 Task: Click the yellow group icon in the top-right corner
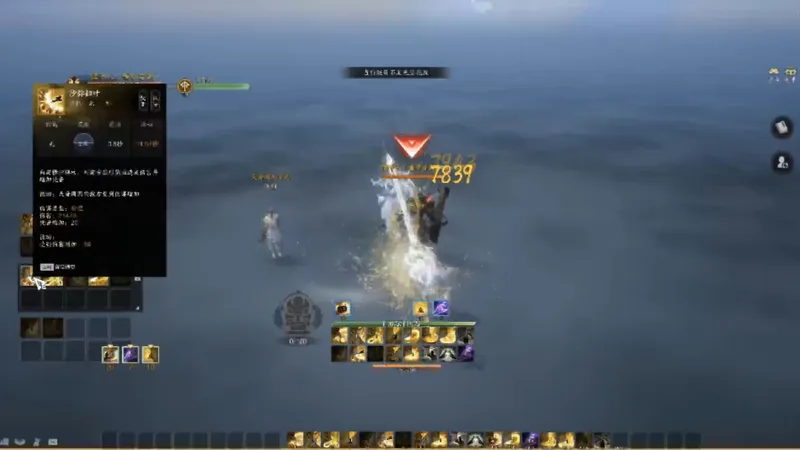coord(774,74)
